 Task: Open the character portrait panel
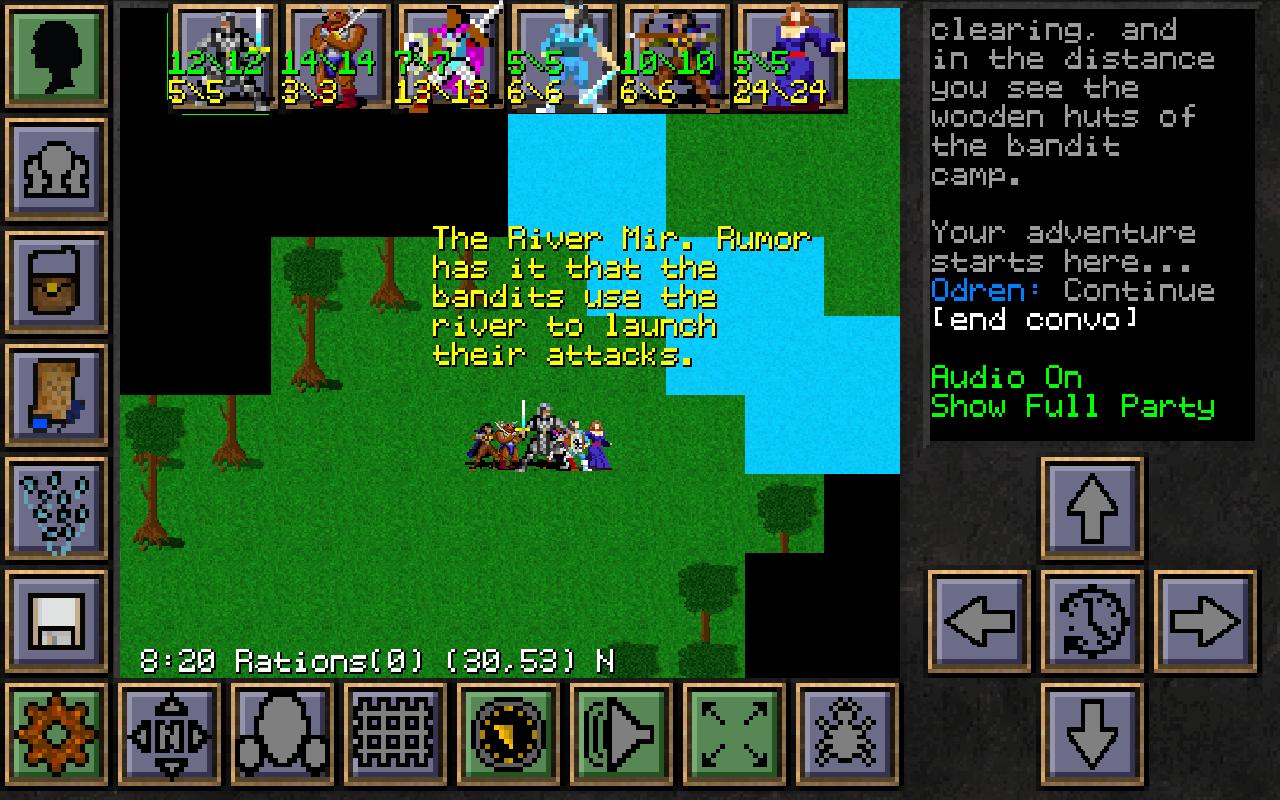pos(57,55)
